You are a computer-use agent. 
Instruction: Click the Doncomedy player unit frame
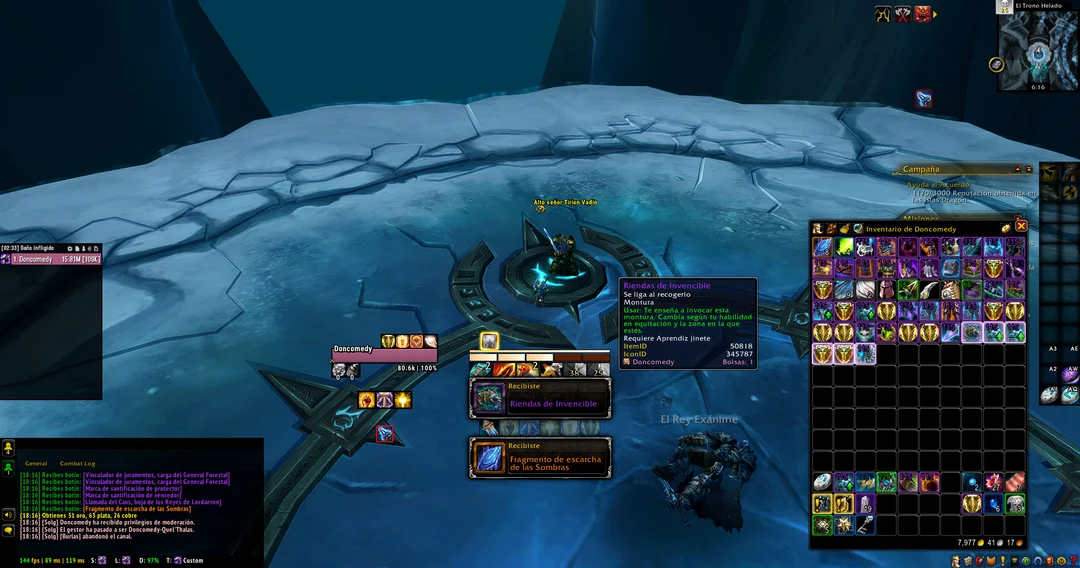click(x=384, y=354)
